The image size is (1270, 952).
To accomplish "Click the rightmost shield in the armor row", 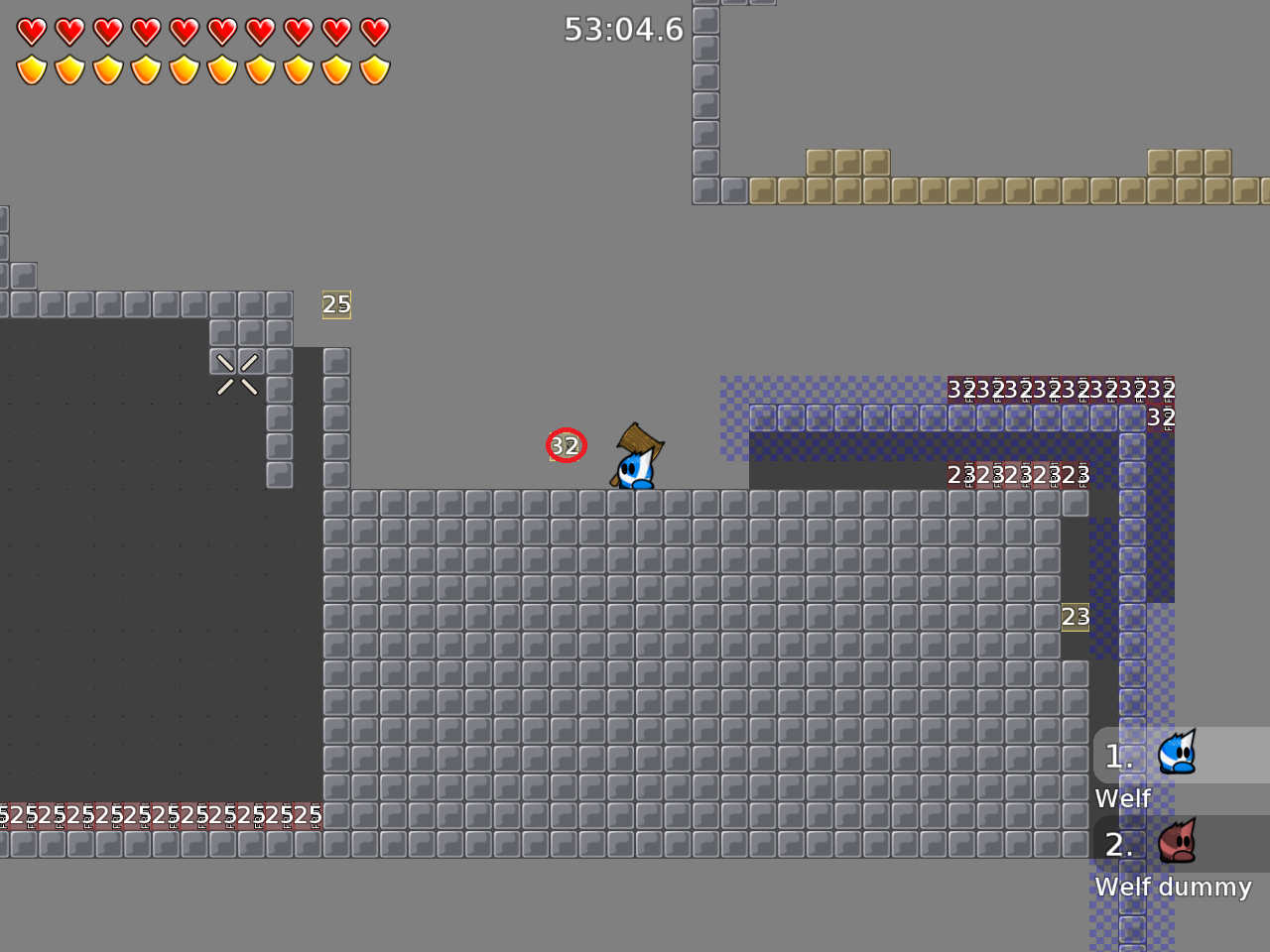I will [374, 67].
